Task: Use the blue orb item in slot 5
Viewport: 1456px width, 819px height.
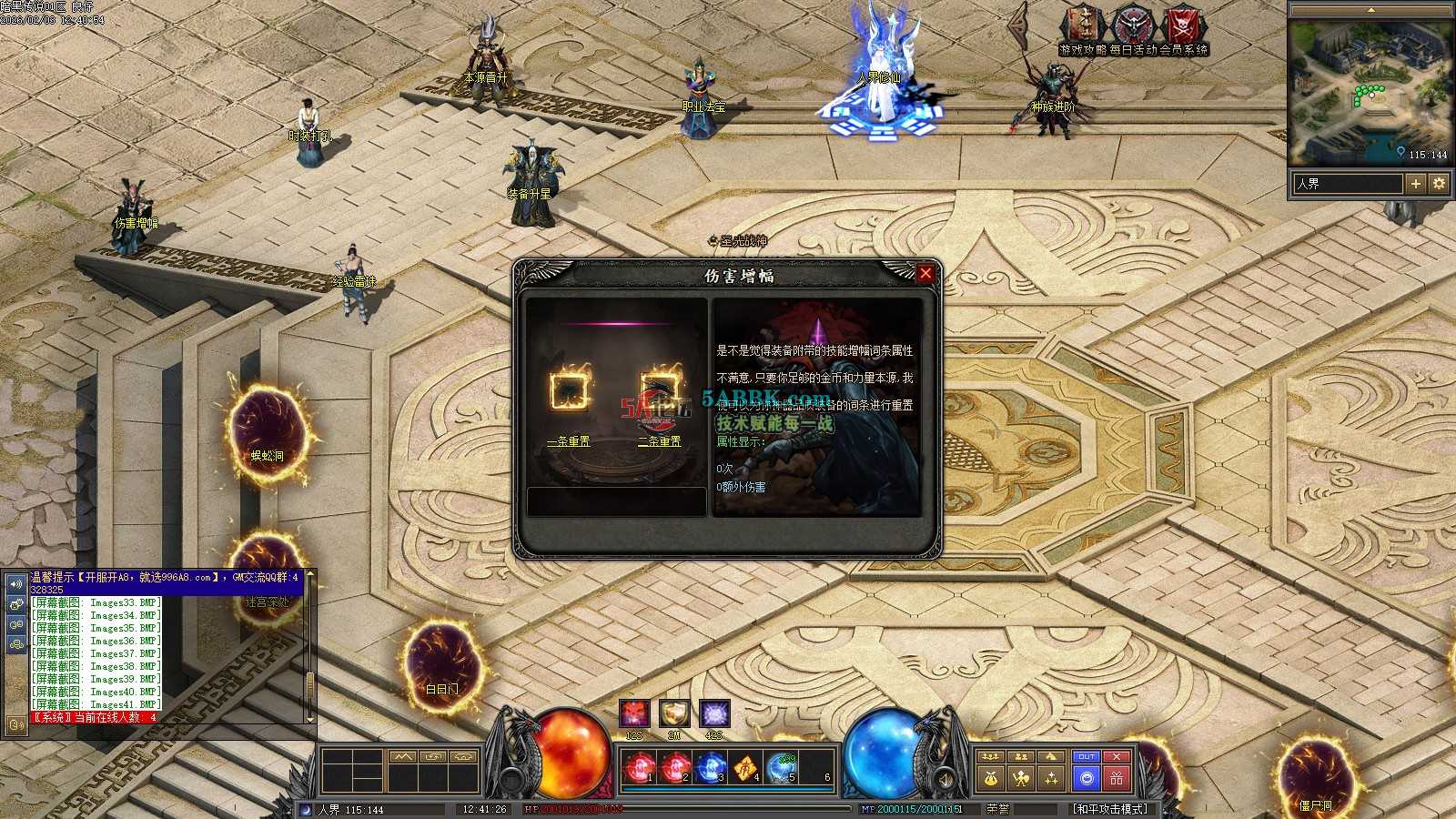Action: [783, 769]
